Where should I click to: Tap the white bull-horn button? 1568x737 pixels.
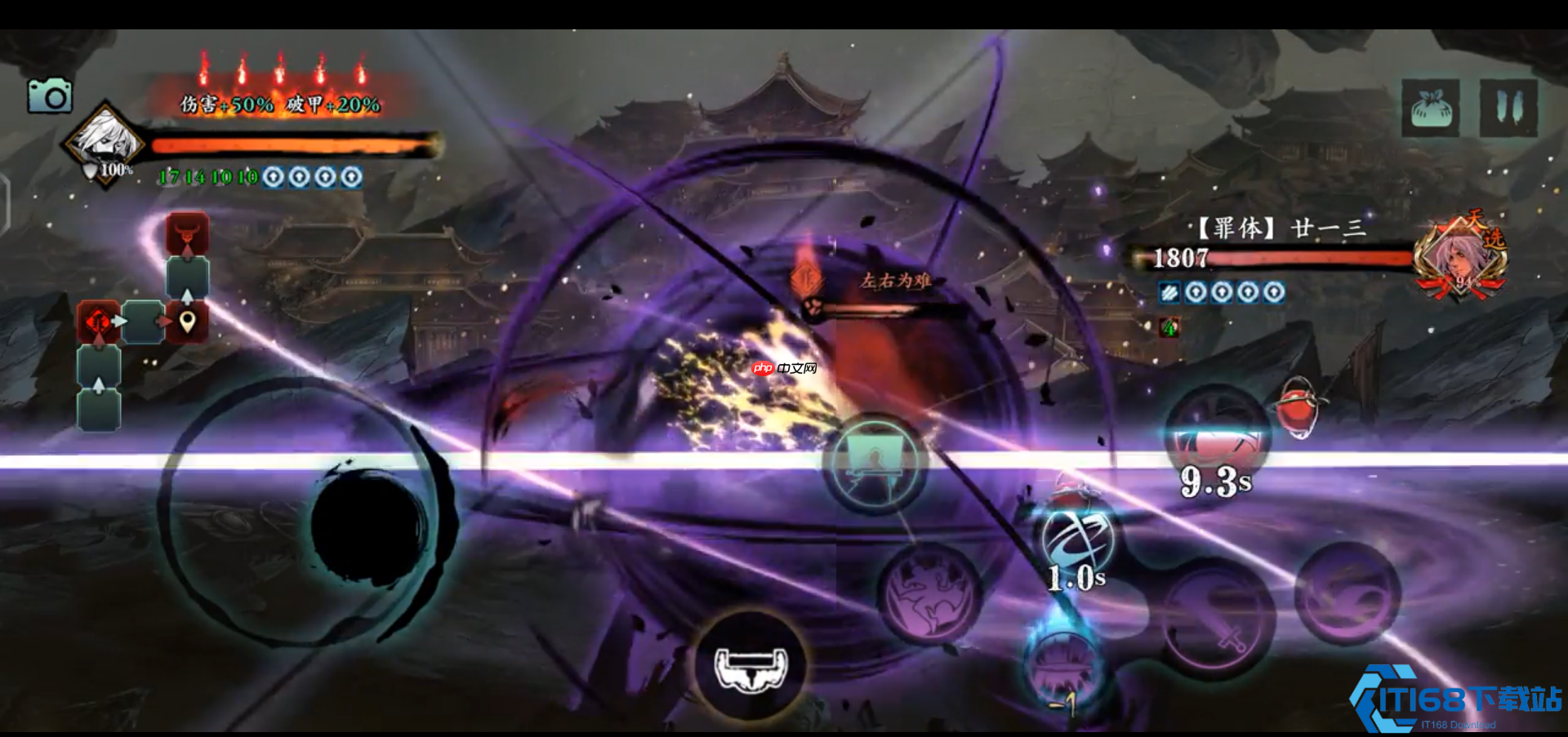(751, 667)
